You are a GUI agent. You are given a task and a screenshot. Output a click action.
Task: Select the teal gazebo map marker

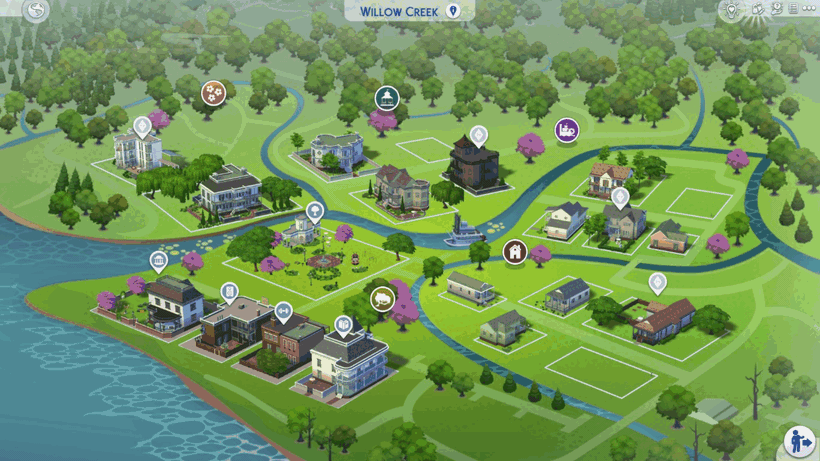(x=387, y=98)
